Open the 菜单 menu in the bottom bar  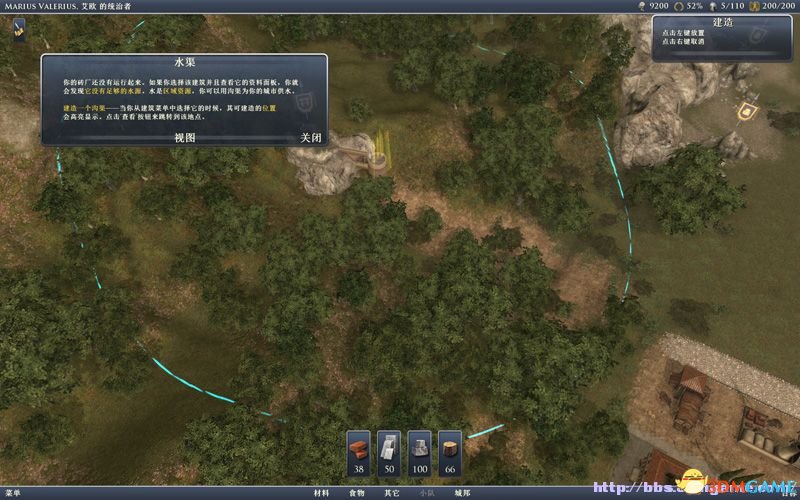(x=12, y=493)
